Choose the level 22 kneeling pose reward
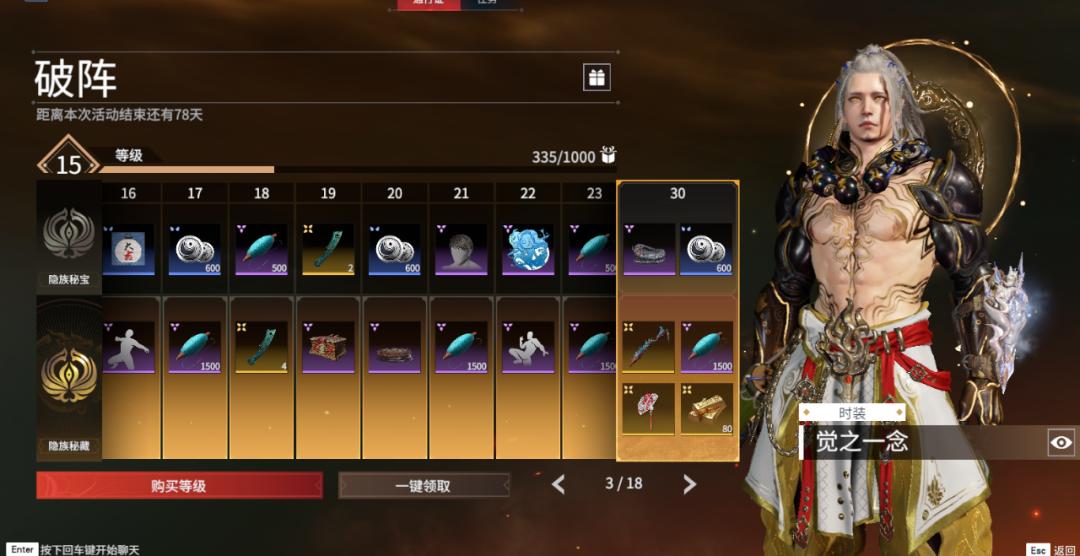Screen dimensions: 1080x556 click(x=527, y=347)
